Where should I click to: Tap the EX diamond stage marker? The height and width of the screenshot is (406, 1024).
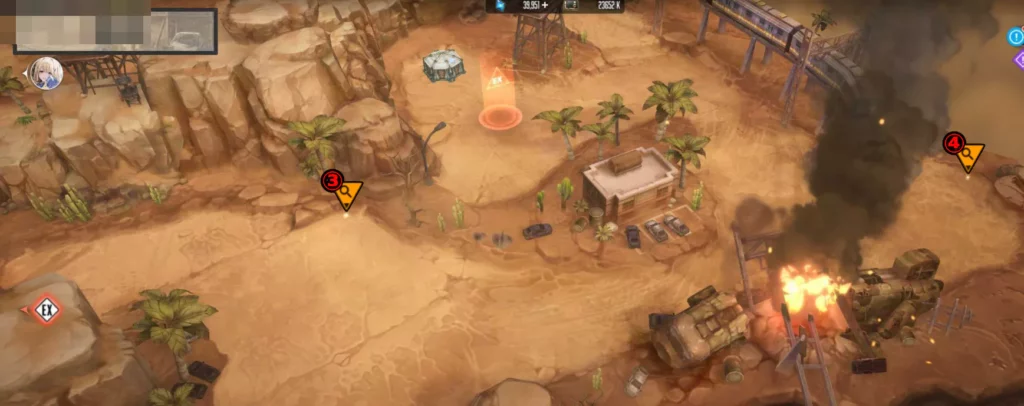[43, 309]
